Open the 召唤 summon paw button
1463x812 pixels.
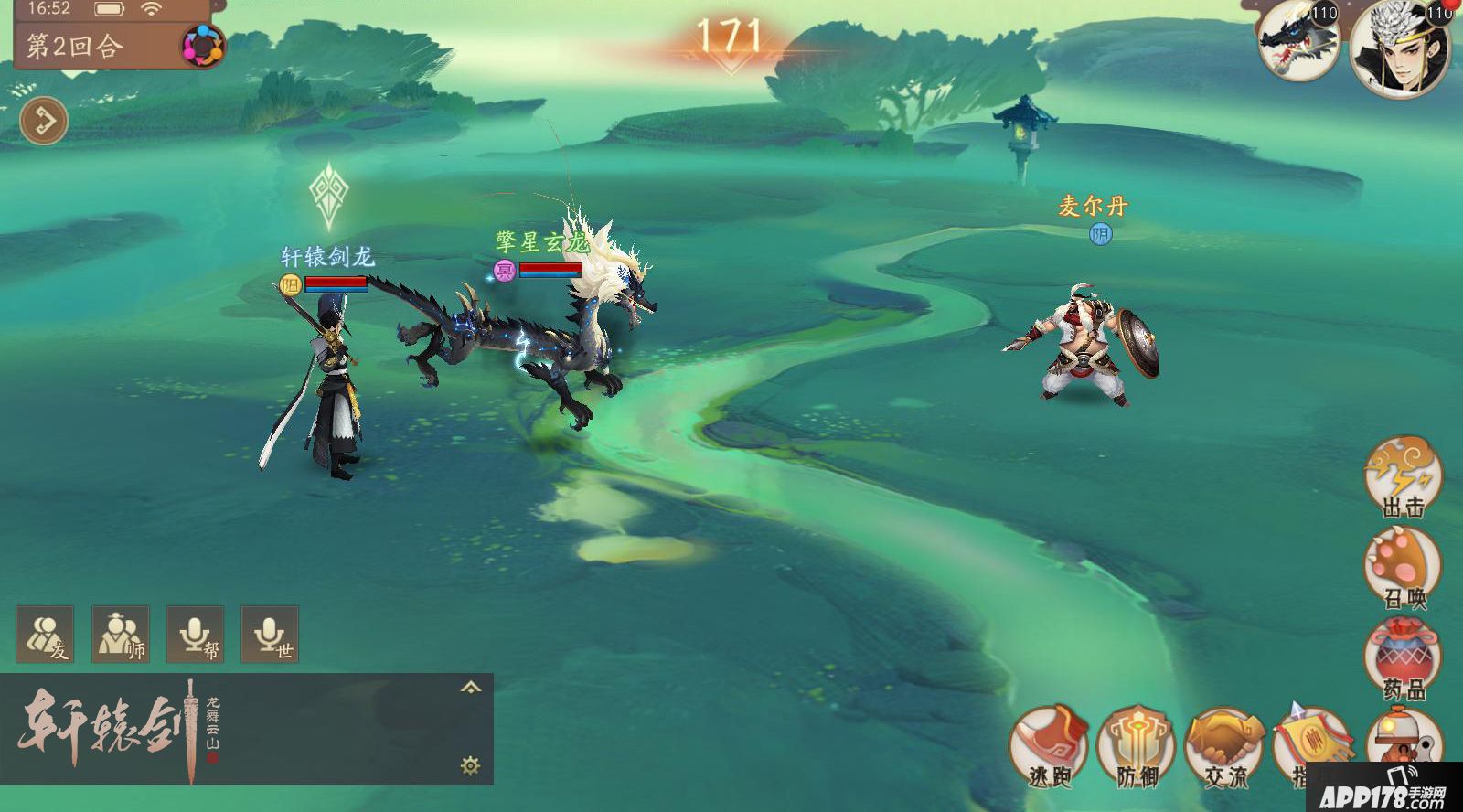[1402, 568]
